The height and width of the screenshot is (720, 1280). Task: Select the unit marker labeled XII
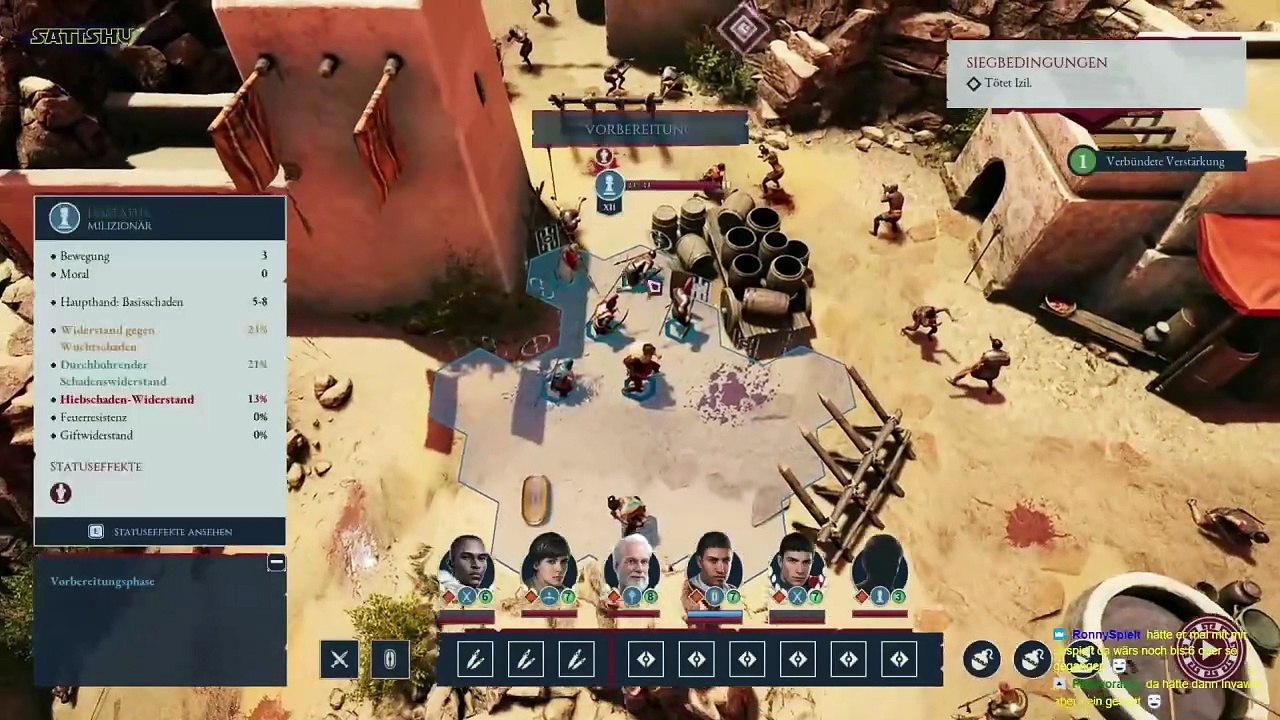[x=608, y=190]
